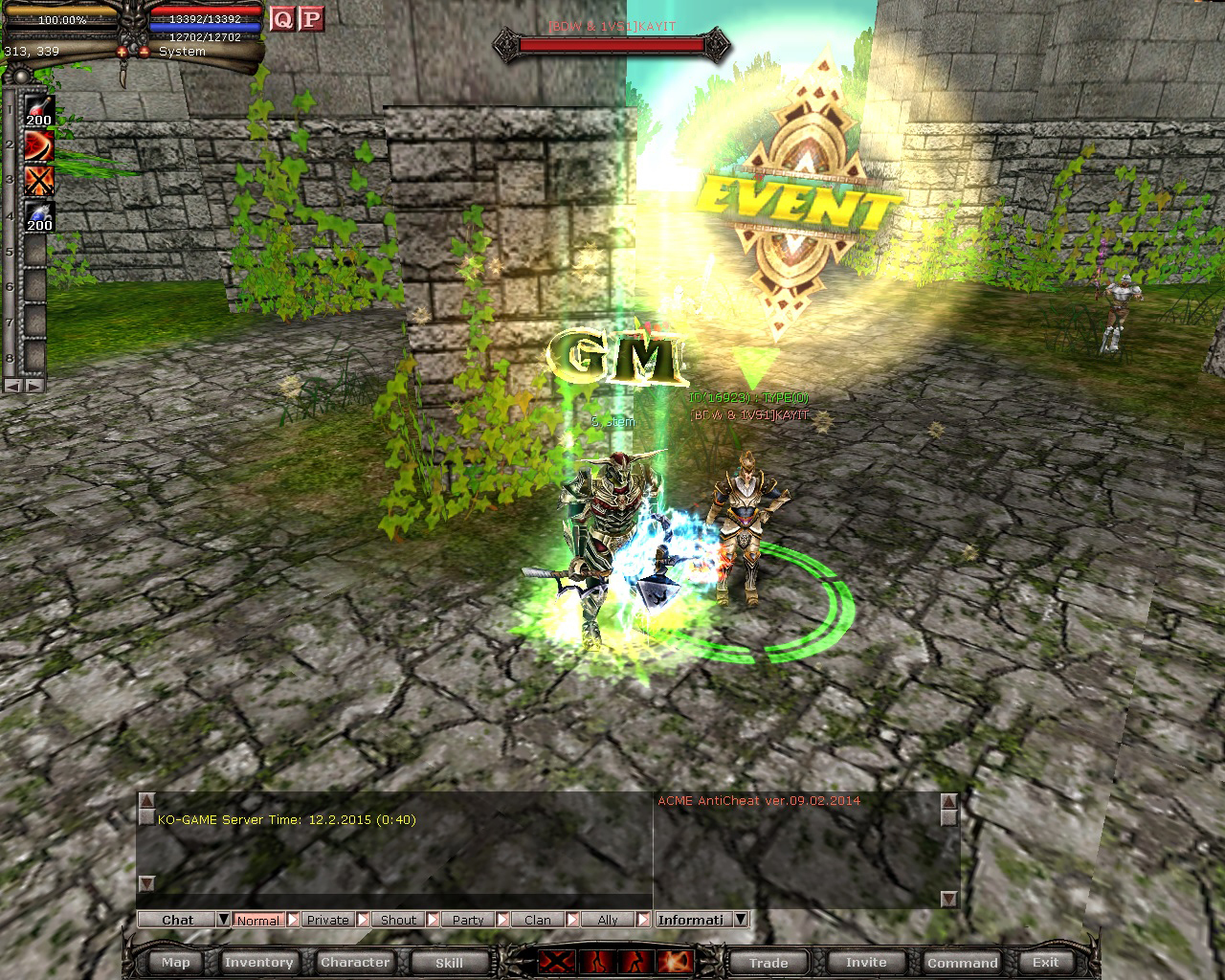Switch to Shout chat
The width and height of the screenshot is (1225, 980).
[398, 920]
